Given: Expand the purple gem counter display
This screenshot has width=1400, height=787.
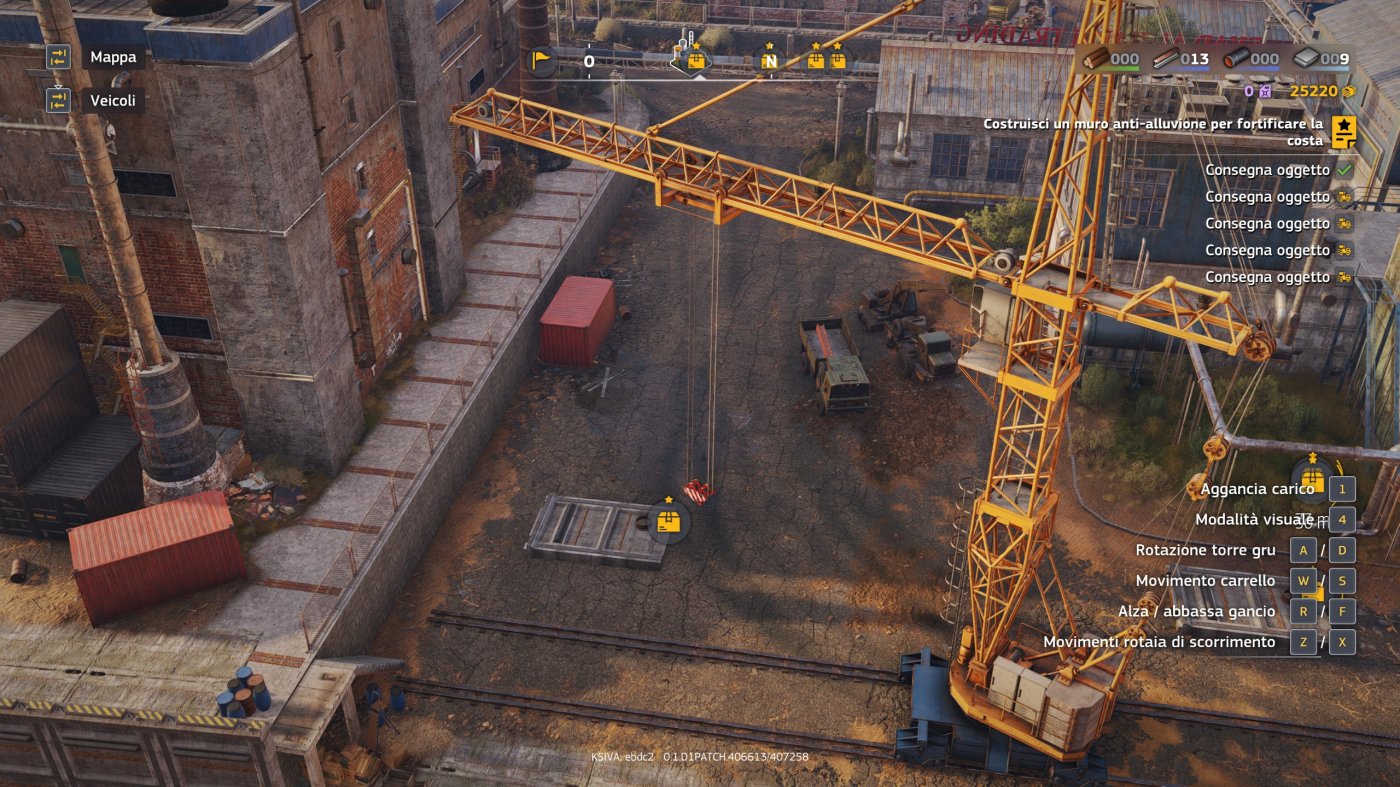Looking at the screenshot, I should coord(1264,90).
